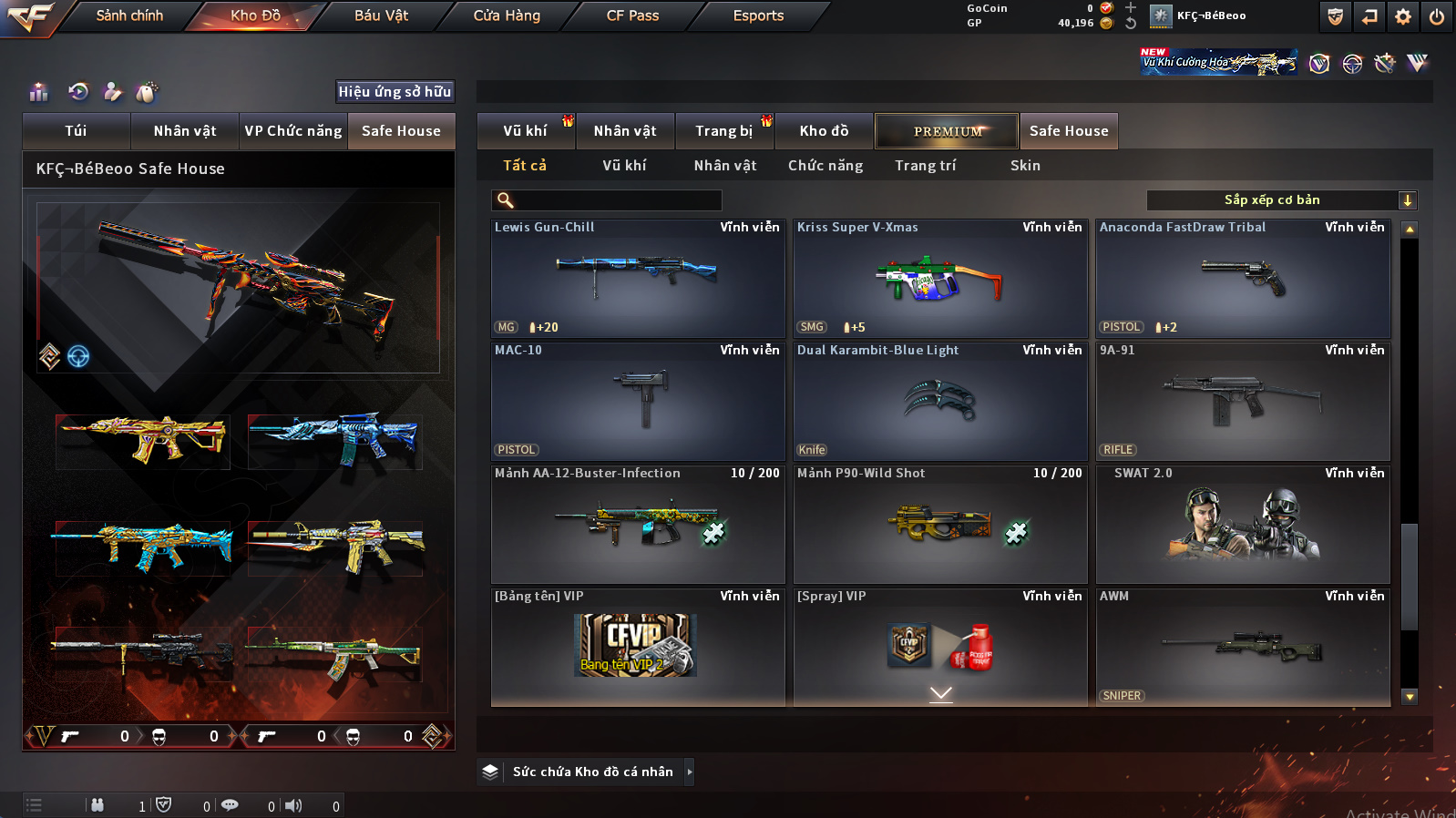Image resolution: width=1456 pixels, height=818 pixels.
Task: Open the Sắp xếp cơ bản dropdown
Action: [1281, 200]
